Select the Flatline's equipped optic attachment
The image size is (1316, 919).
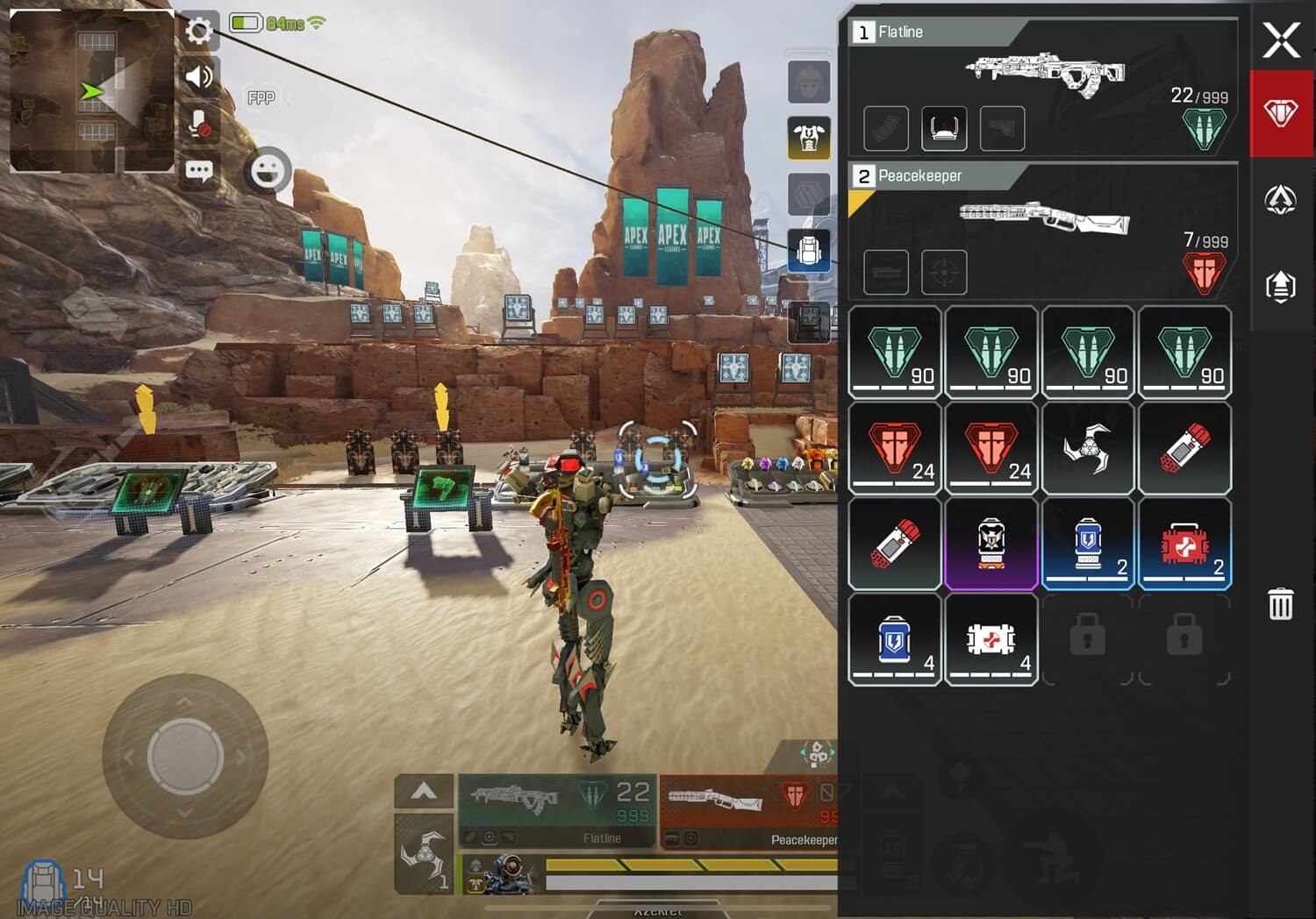pos(944,128)
